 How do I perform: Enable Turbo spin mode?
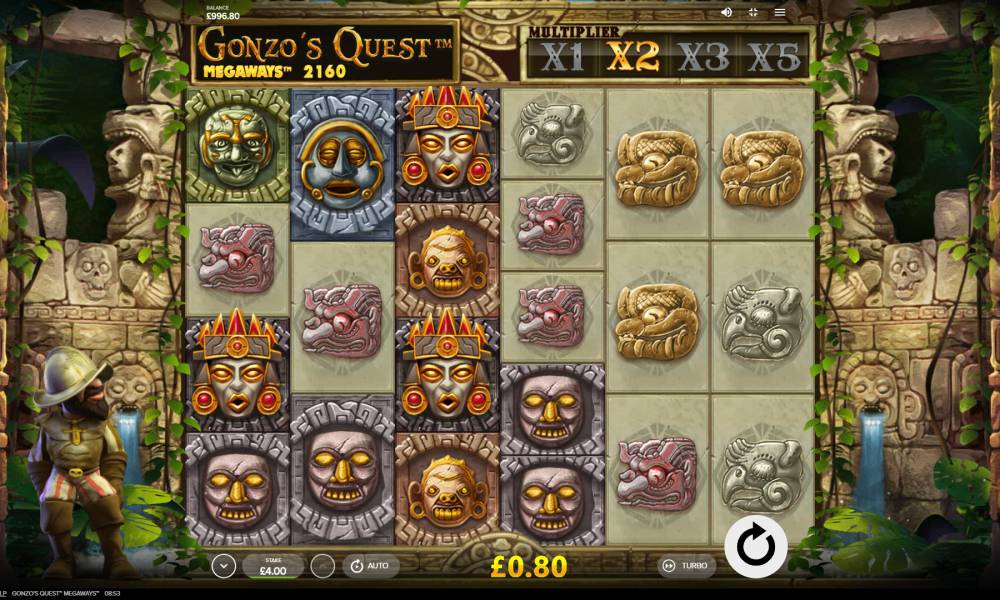tap(686, 566)
